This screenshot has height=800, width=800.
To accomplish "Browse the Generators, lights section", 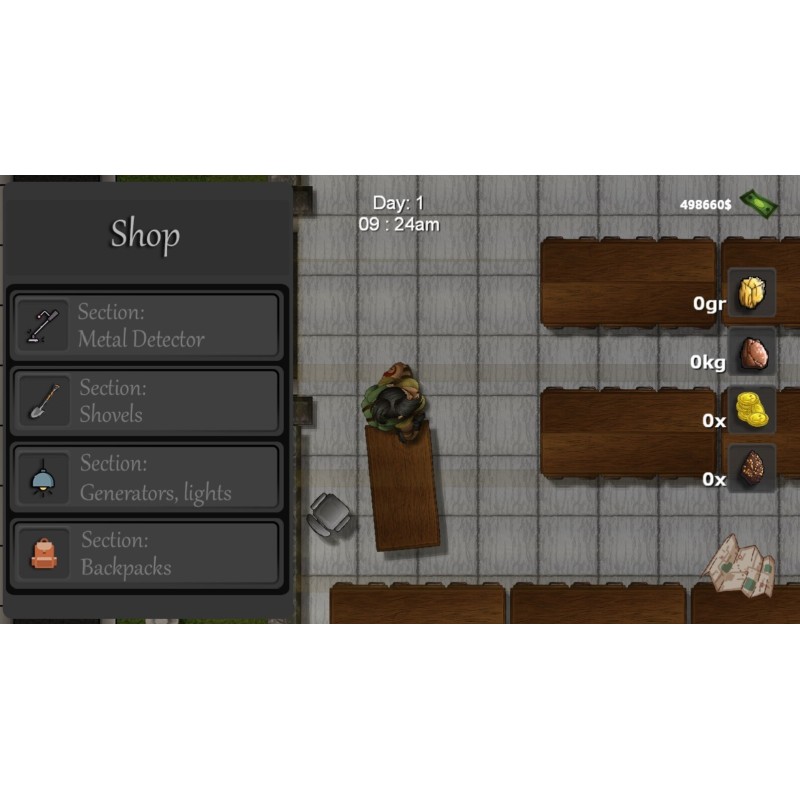I will pos(146,478).
